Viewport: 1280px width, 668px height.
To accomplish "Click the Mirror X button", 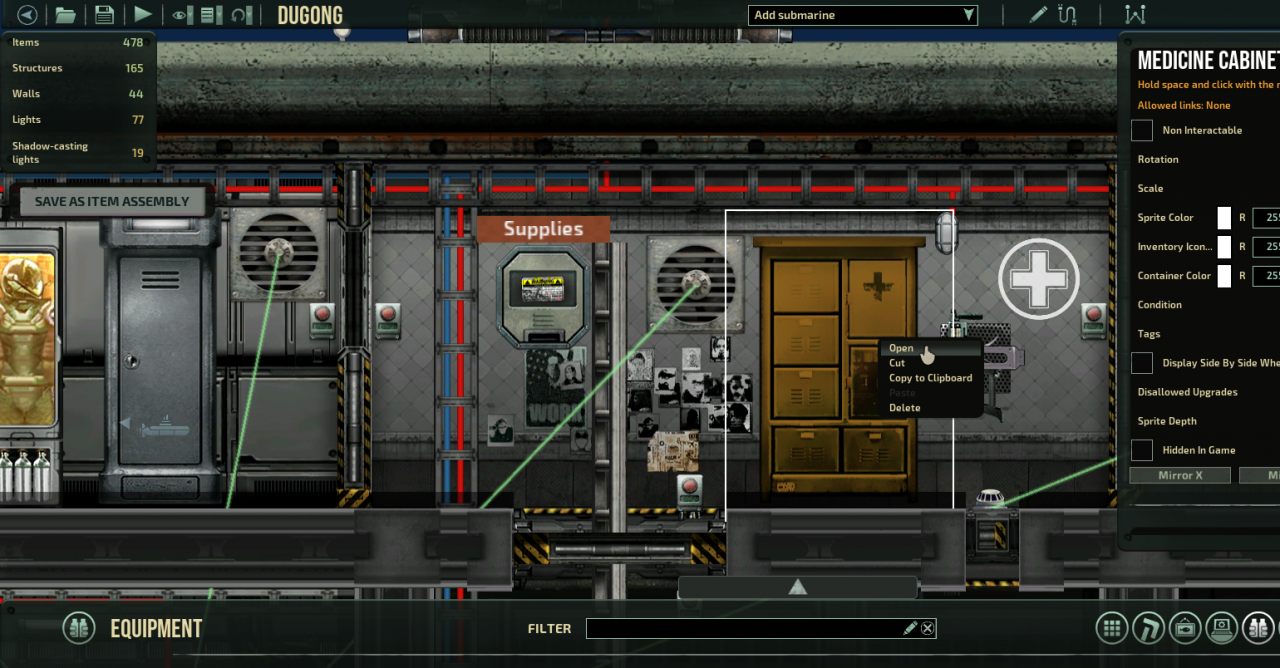I will pos(1180,476).
